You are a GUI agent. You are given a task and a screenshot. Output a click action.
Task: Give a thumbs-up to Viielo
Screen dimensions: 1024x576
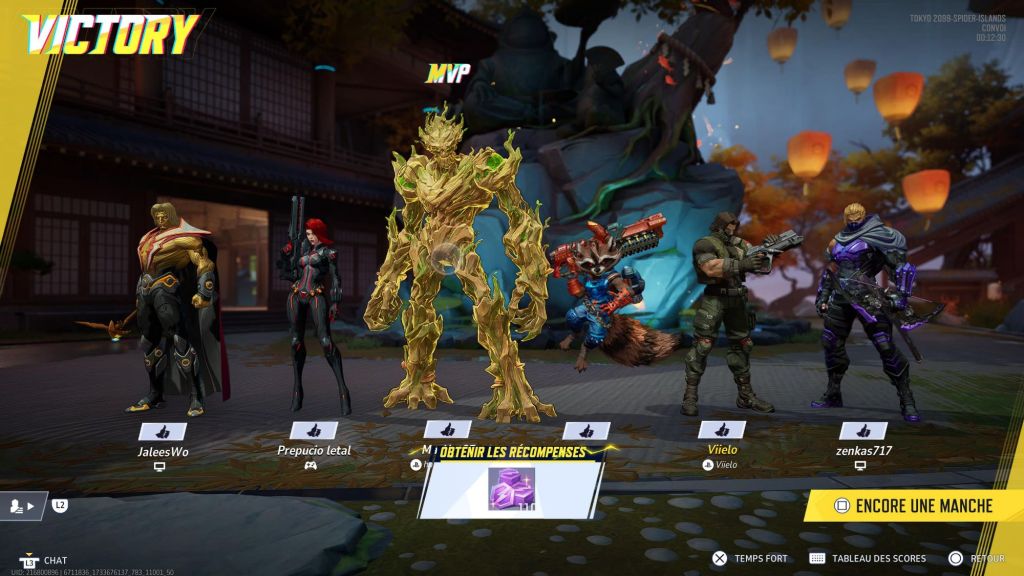point(722,430)
